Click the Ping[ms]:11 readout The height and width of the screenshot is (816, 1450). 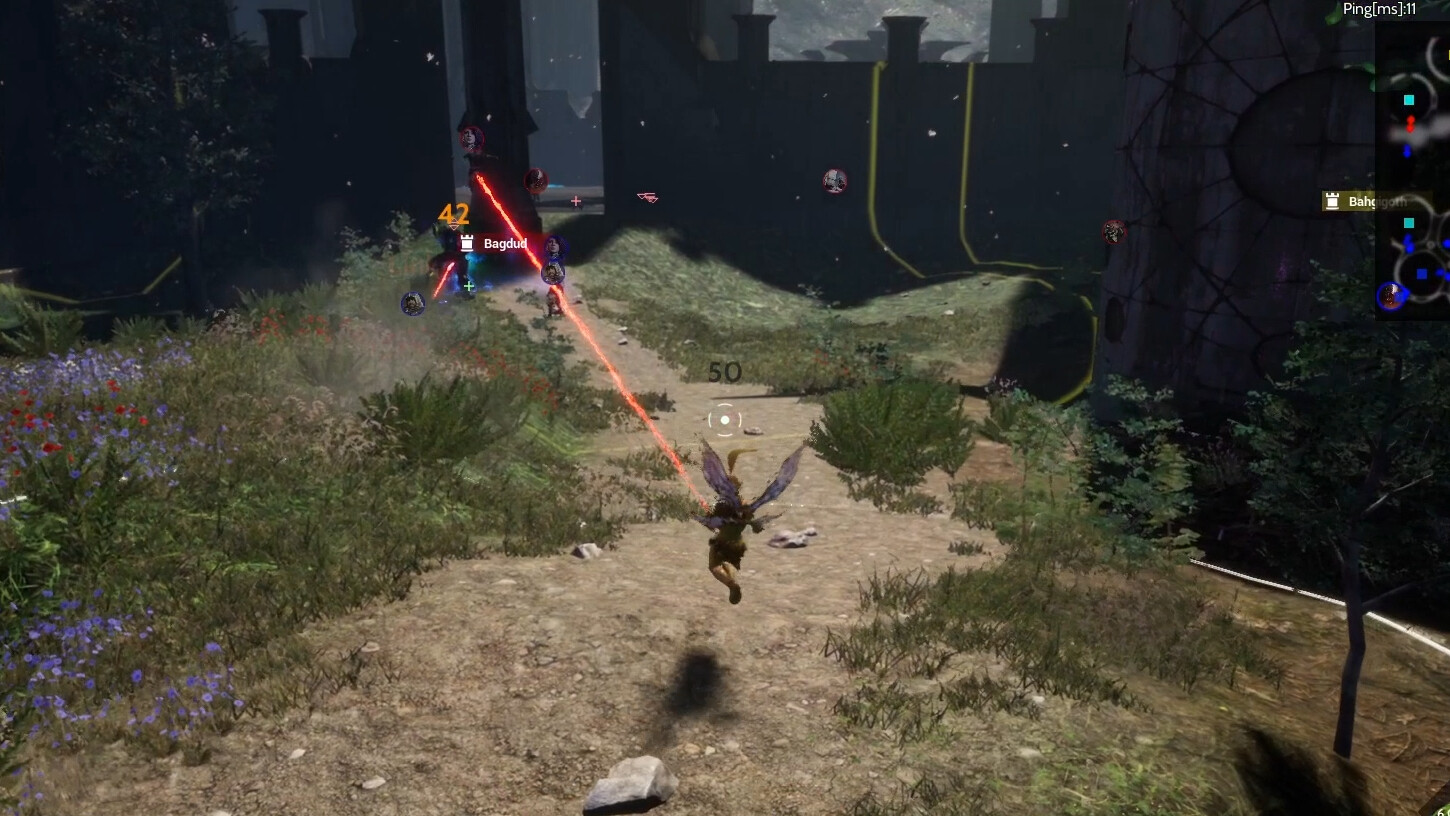(1379, 11)
